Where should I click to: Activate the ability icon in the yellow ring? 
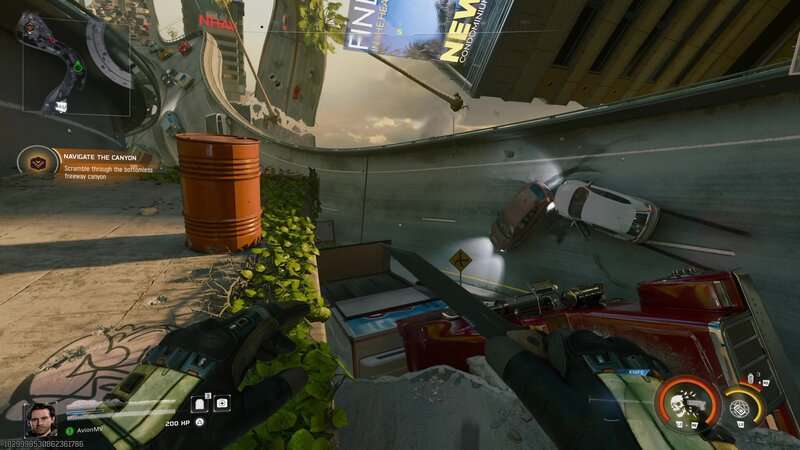741,407
